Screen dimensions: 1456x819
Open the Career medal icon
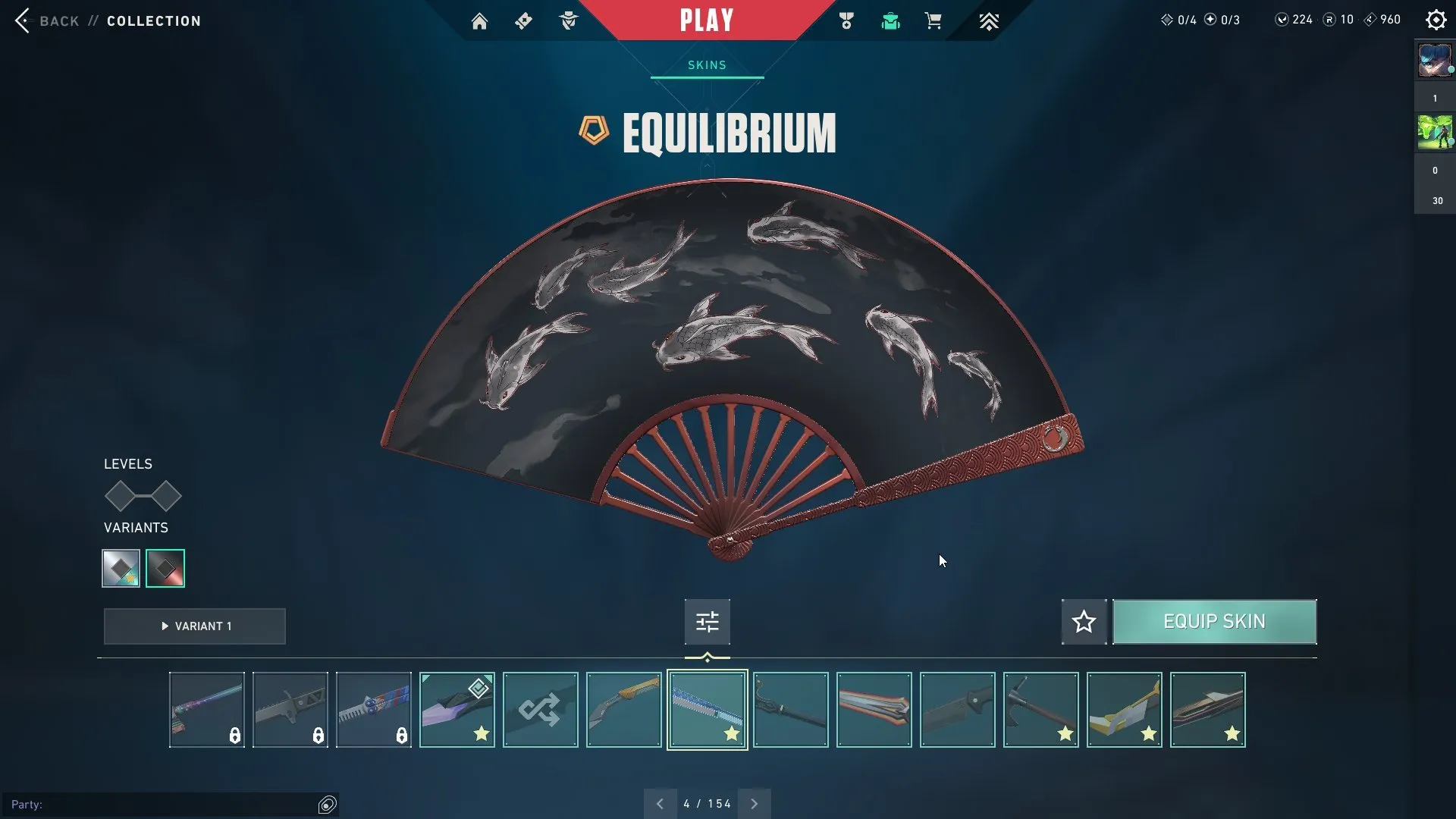click(846, 20)
